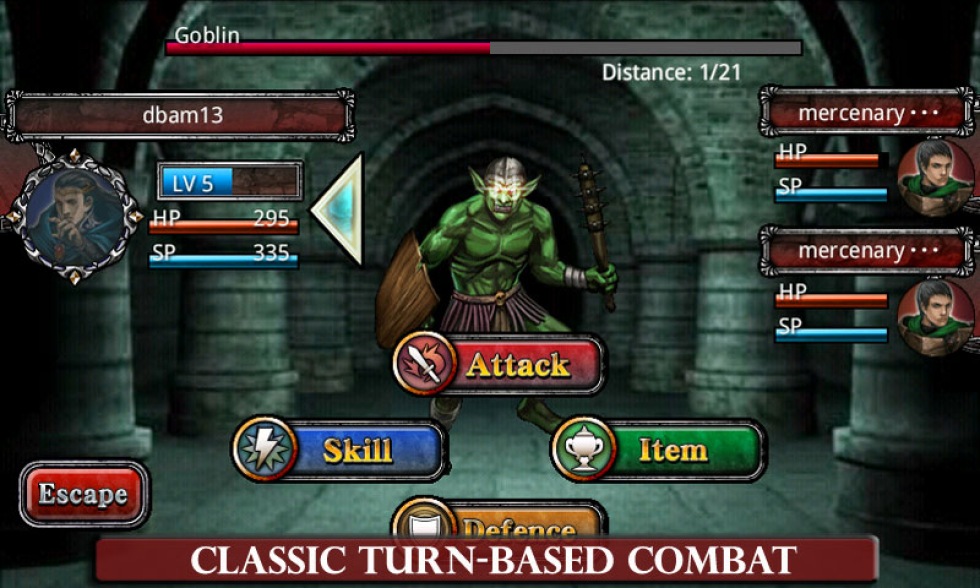Open the Skill menu
The width and height of the screenshot is (980, 588).
click(340, 450)
